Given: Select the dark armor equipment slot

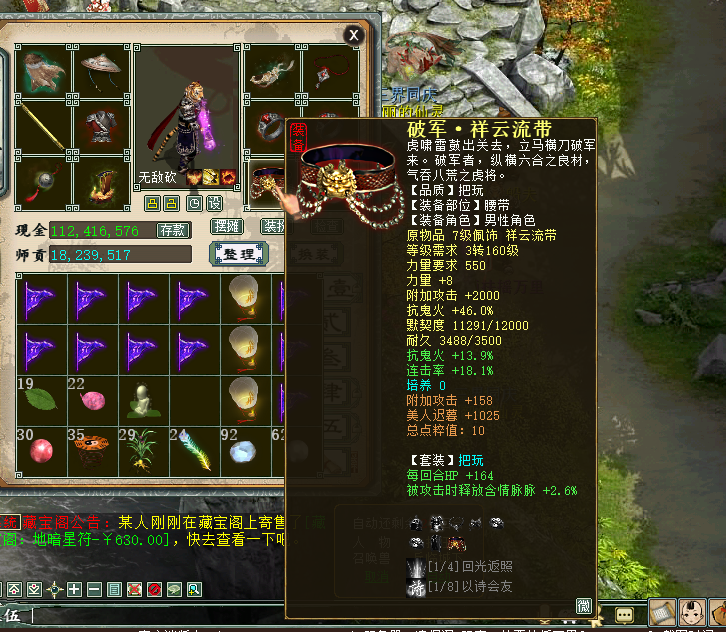Looking at the screenshot, I should [100, 129].
